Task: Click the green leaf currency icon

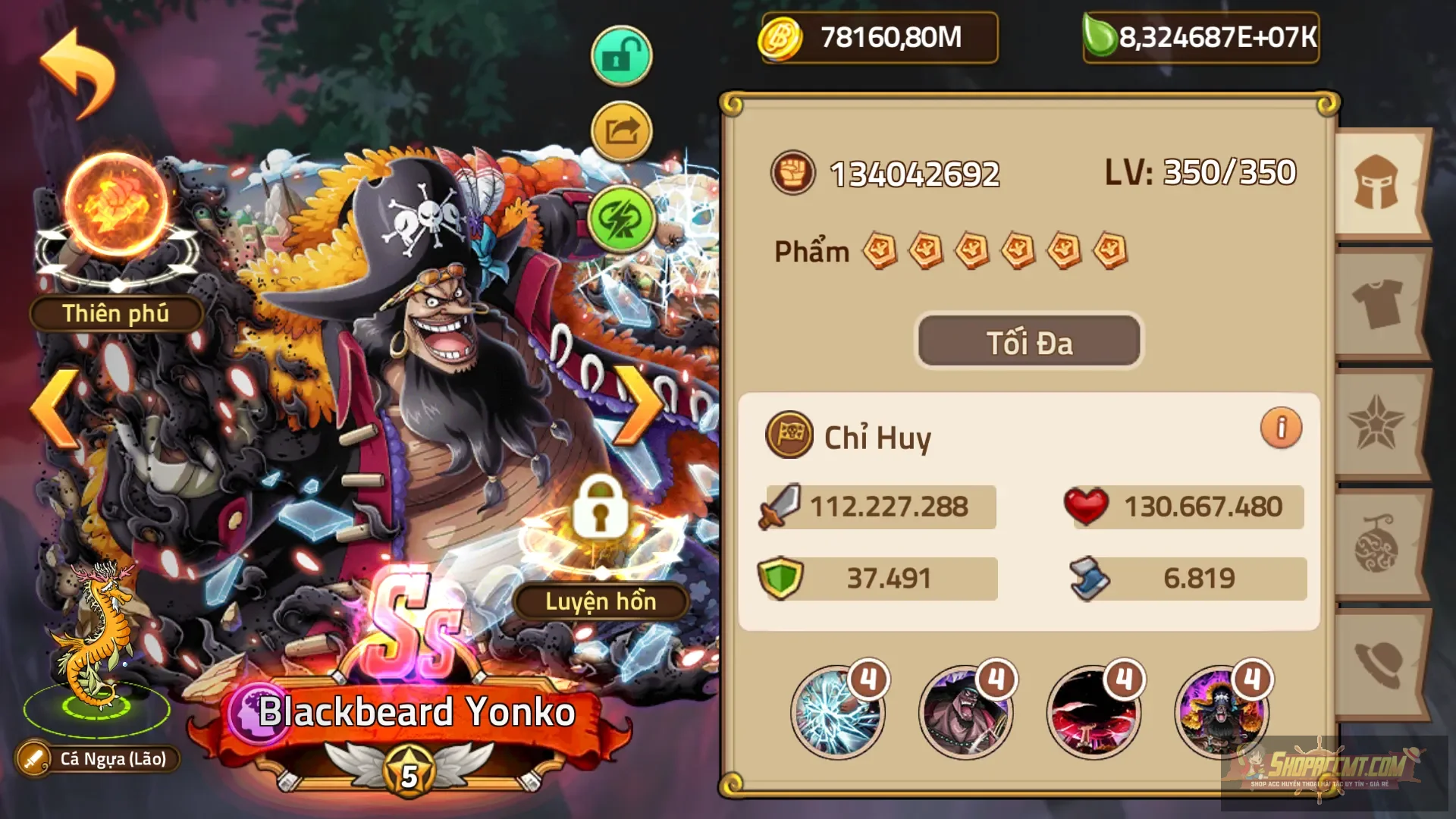Action: tap(1099, 36)
